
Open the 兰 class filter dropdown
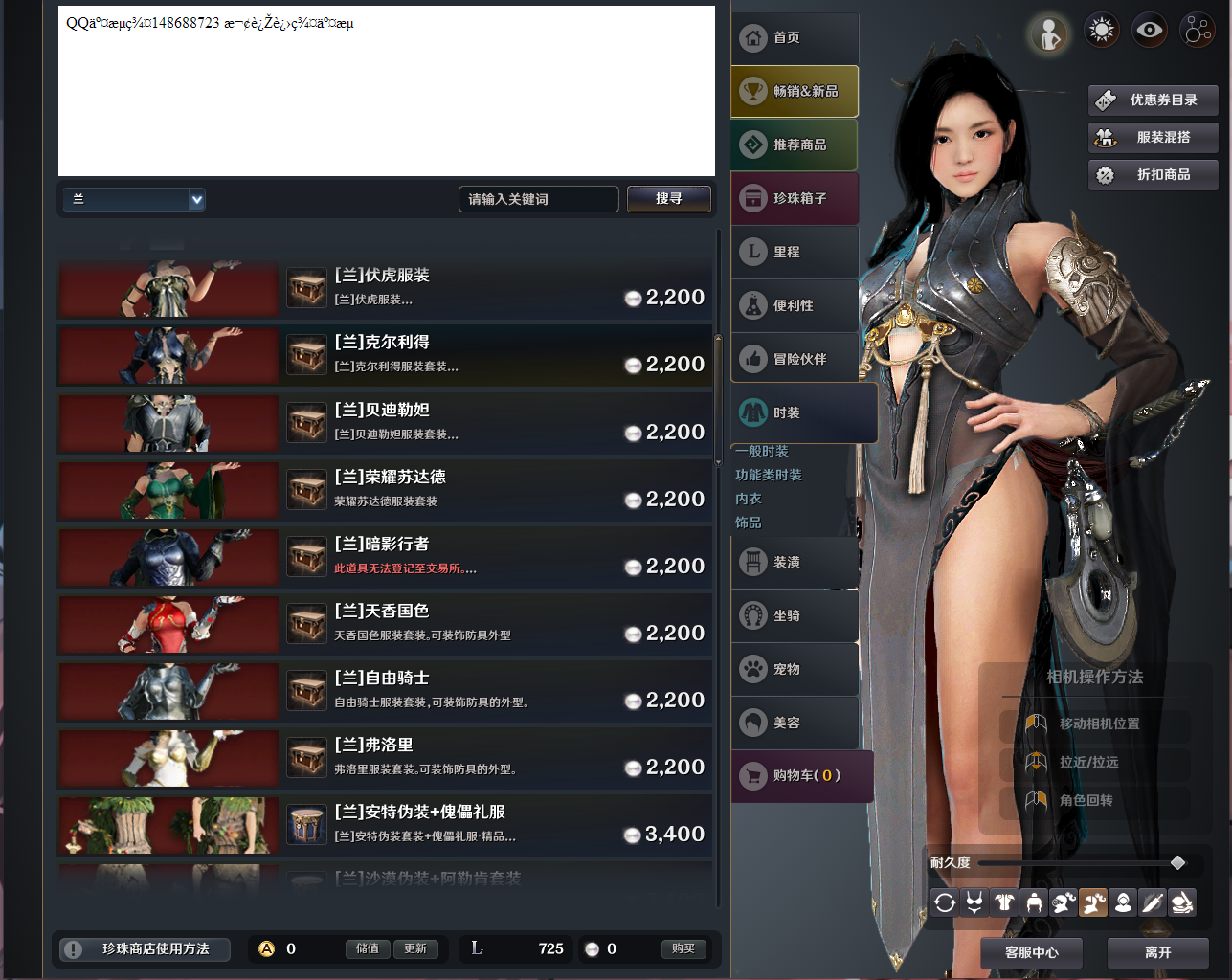tap(133, 199)
